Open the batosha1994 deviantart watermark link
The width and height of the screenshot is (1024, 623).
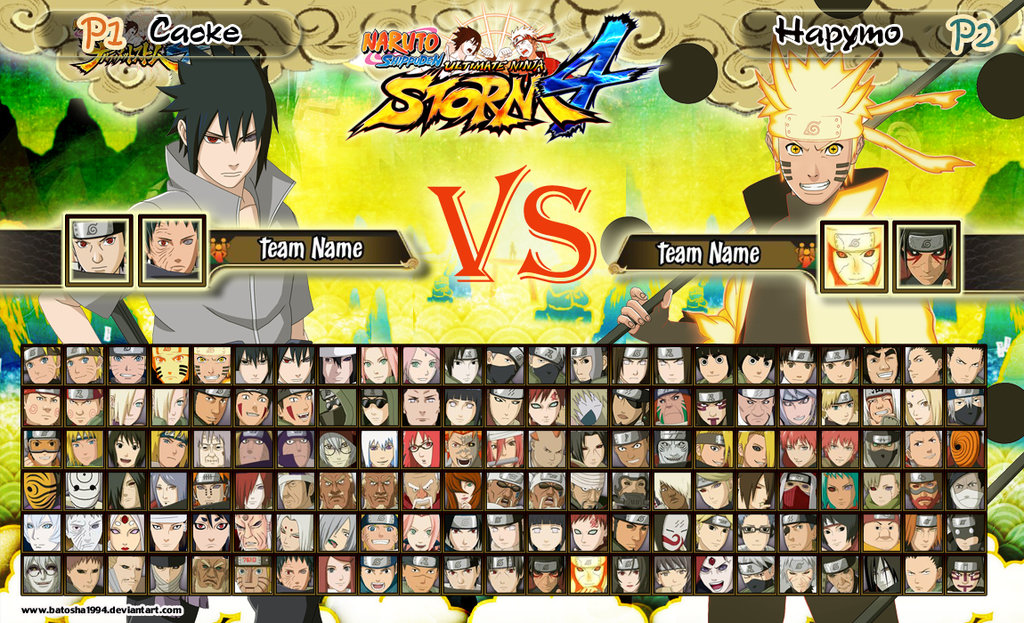102,610
